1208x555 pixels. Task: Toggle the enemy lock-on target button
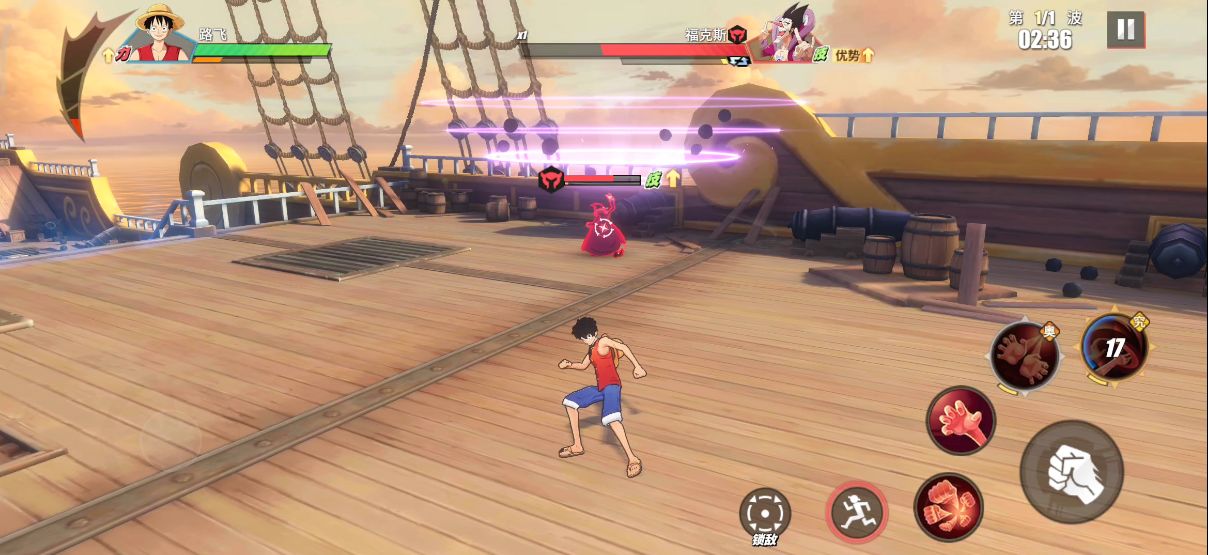click(764, 513)
